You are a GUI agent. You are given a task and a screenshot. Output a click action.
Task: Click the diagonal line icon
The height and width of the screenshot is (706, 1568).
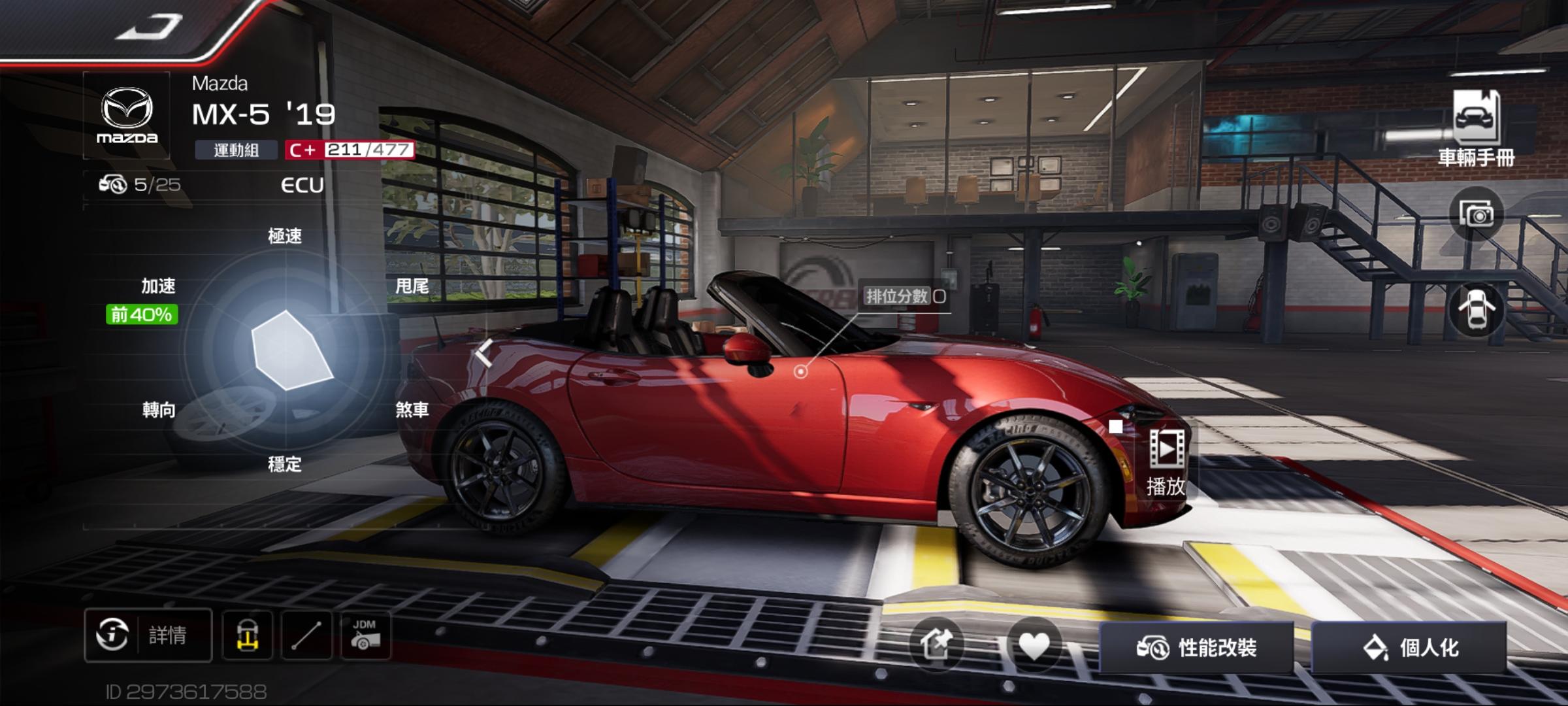[x=306, y=635]
